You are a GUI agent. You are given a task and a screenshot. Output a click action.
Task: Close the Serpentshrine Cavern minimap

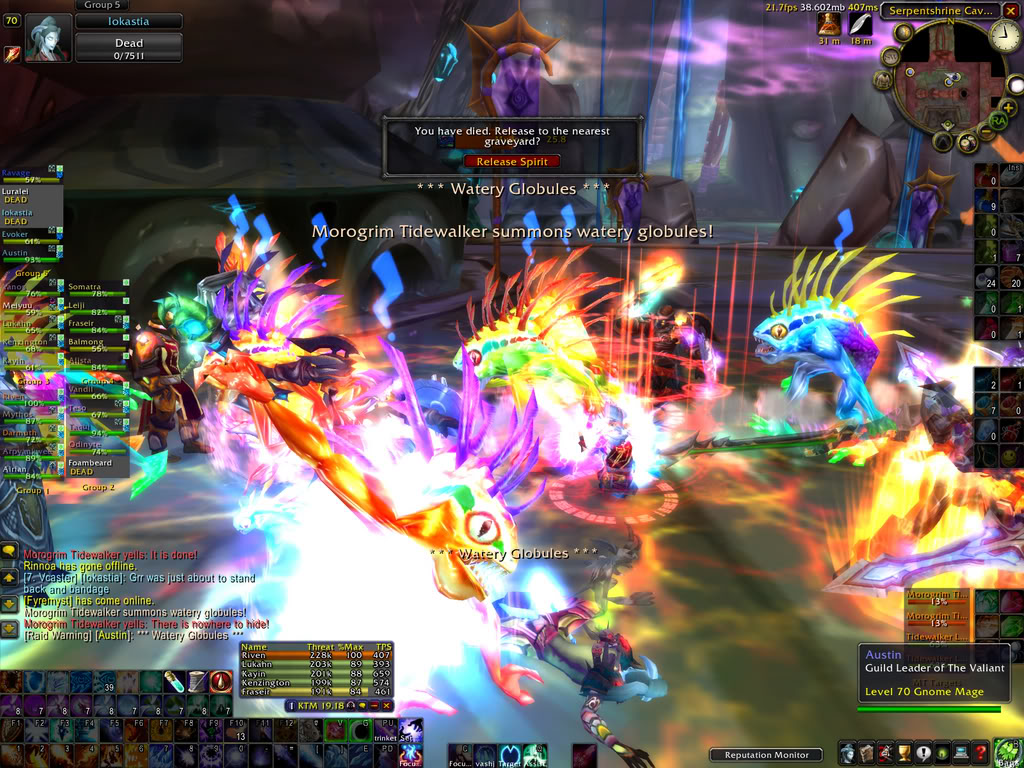pos(1009,10)
